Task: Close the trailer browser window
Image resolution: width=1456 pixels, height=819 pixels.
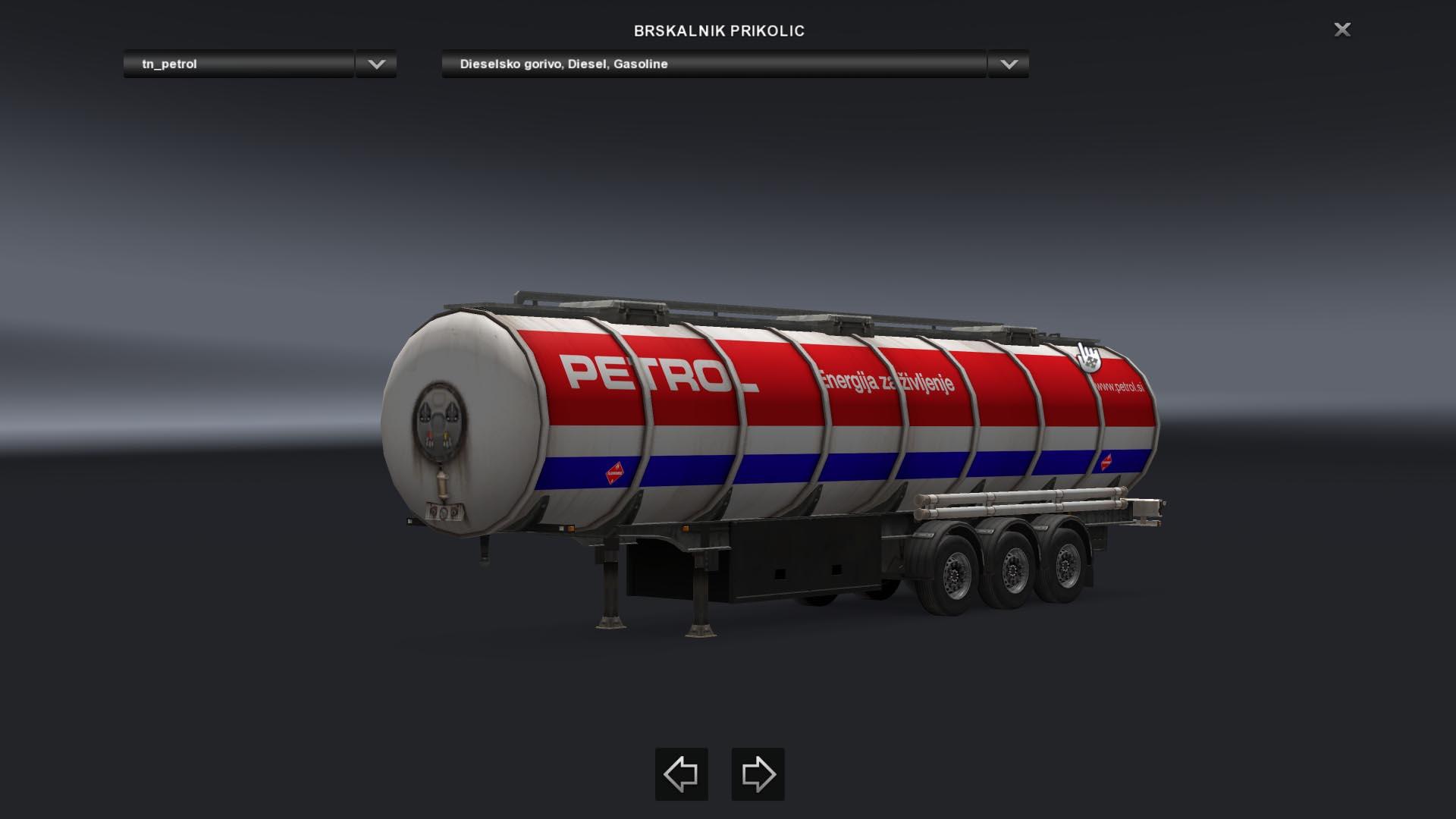Action: (1342, 30)
